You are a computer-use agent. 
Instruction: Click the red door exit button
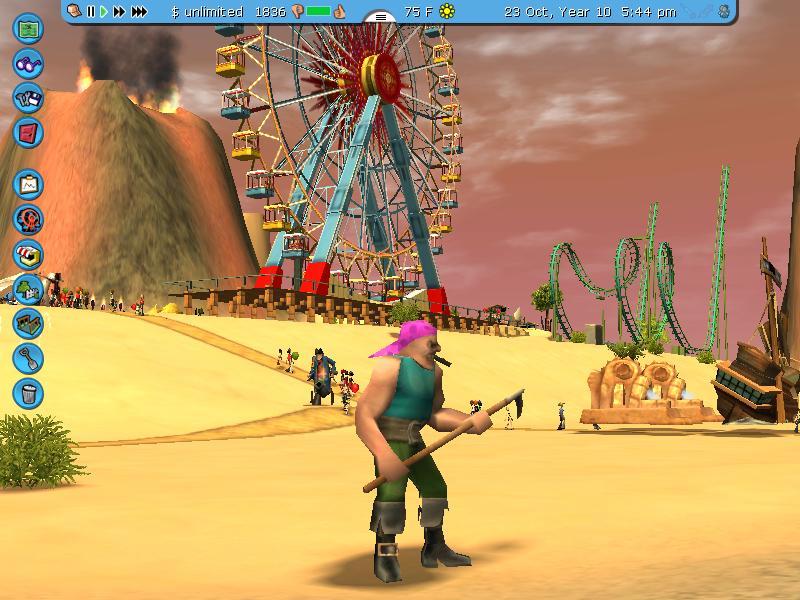coord(28,131)
